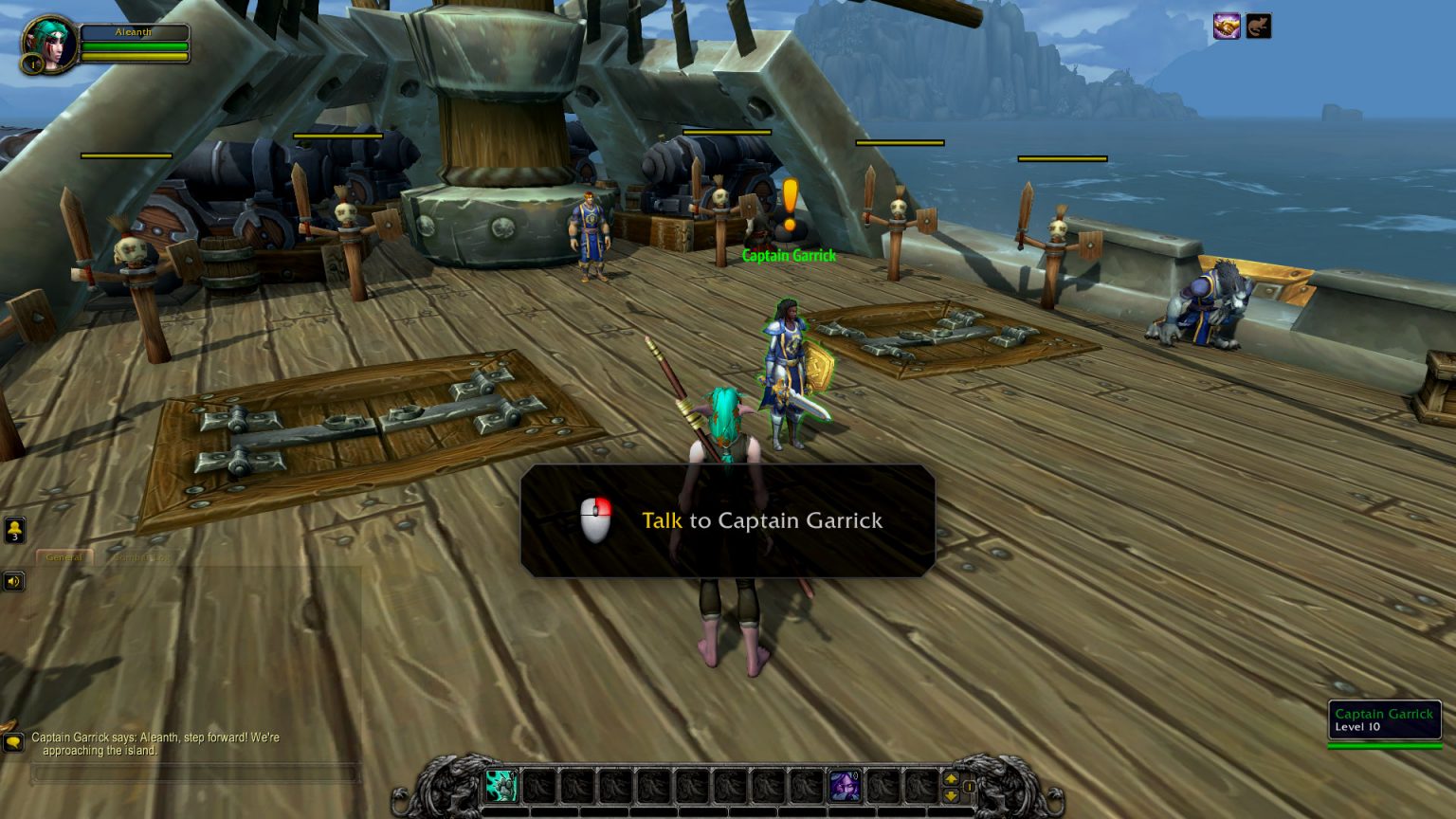Image resolution: width=1456 pixels, height=819 pixels.
Task: Open the golden handshake icon top right
Action: tap(1225, 26)
